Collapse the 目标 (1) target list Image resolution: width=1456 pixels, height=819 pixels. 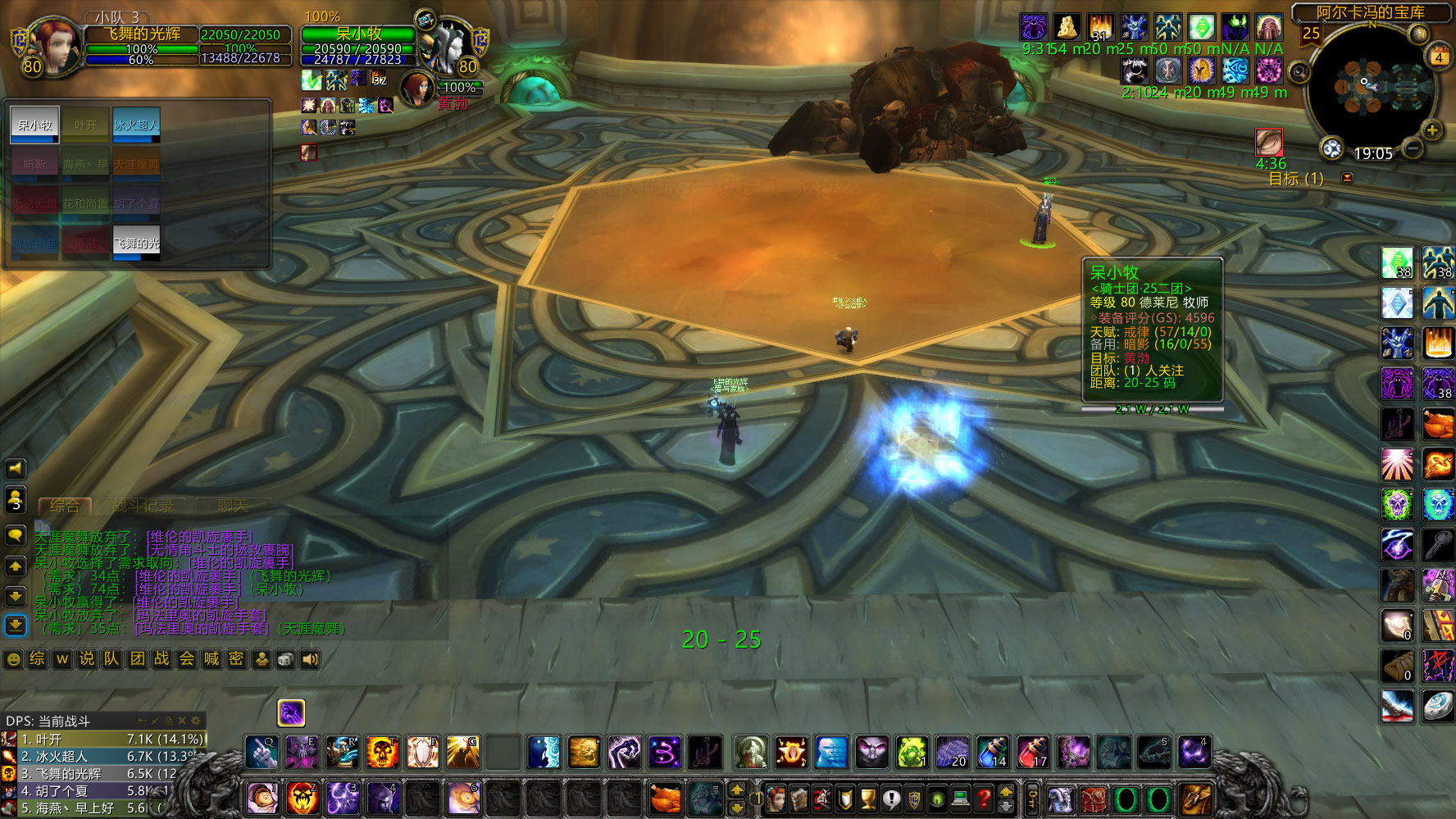(x=1348, y=177)
